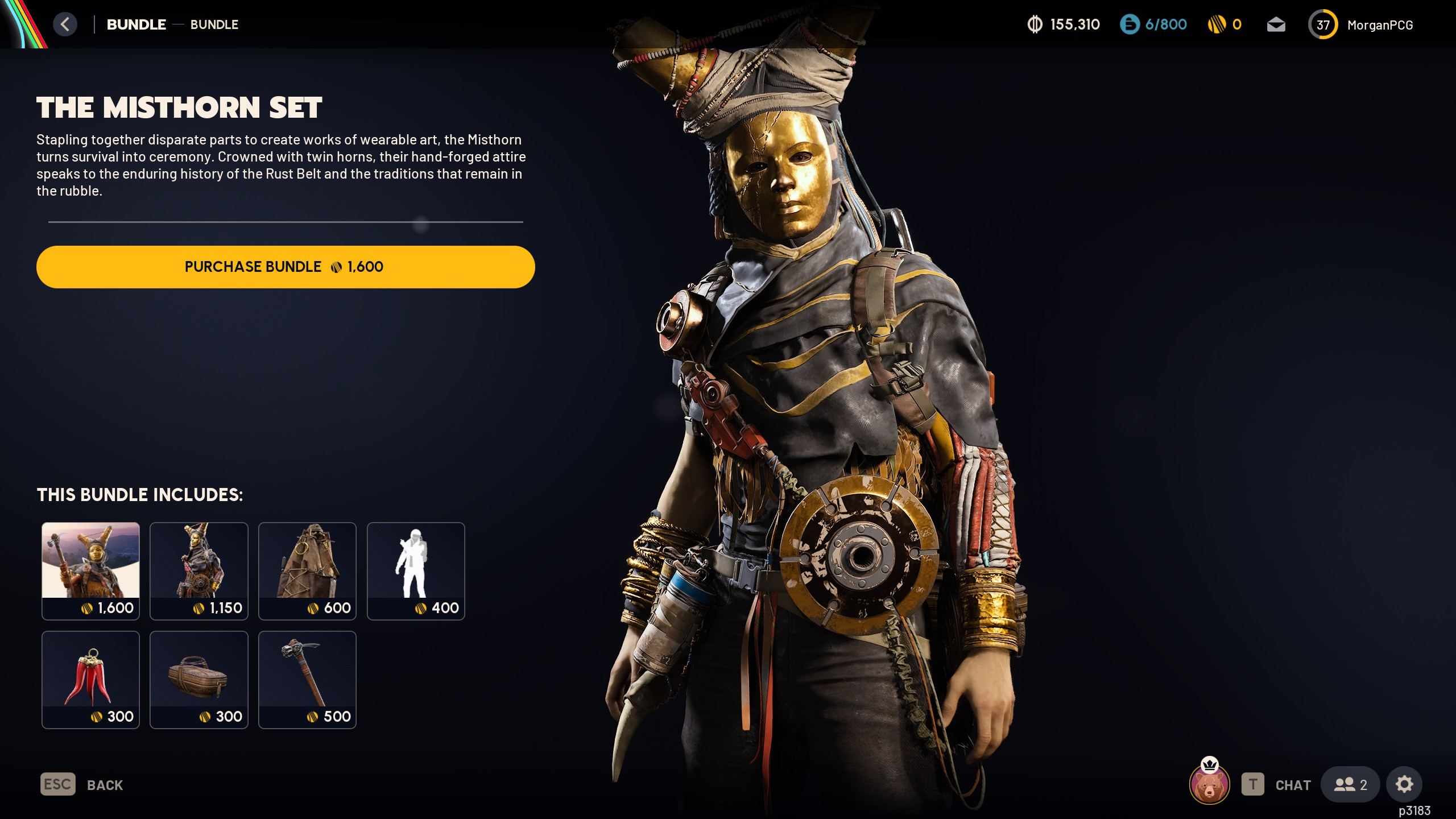Purchase the Misthorn bundle for 1,600
Screen dimensions: 1456x819
point(285,267)
